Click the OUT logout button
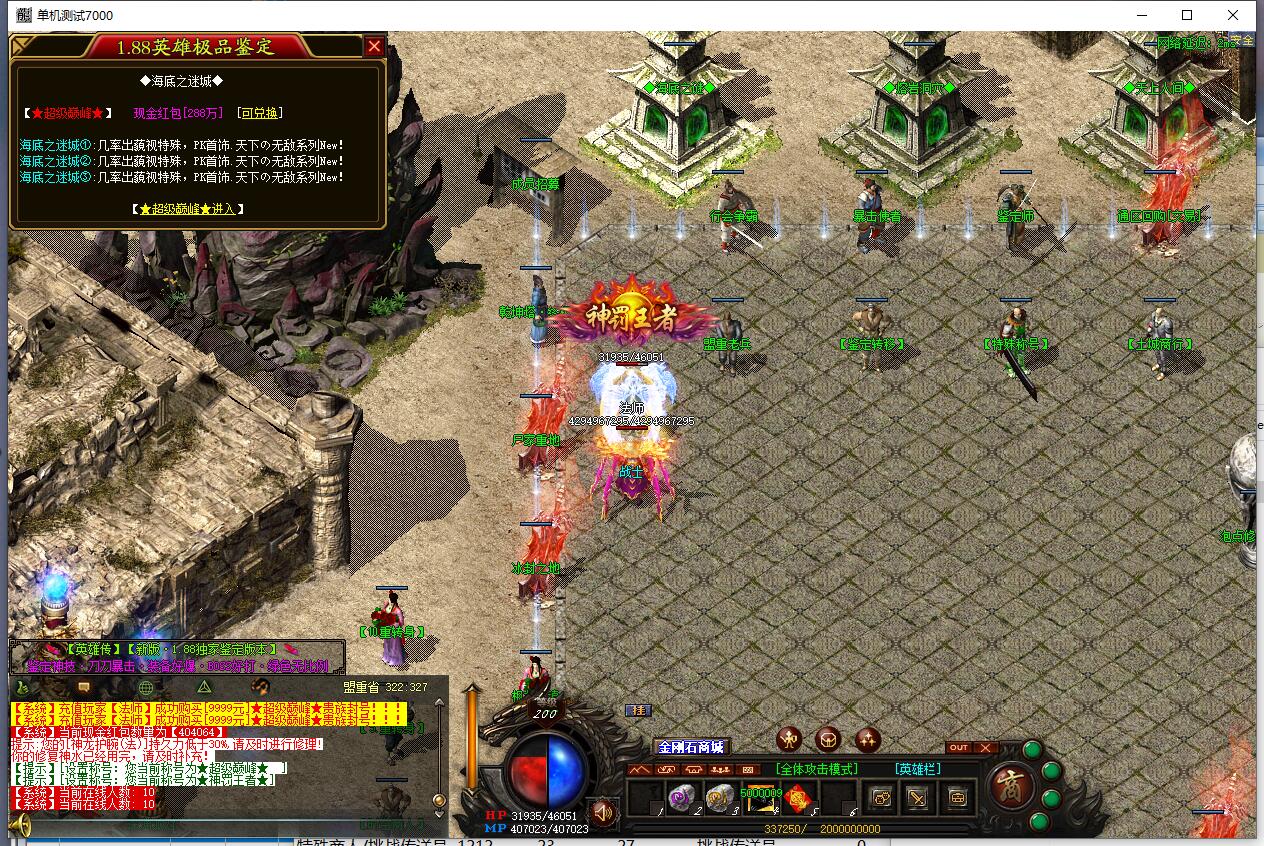The width and height of the screenshot is (1264, 846). click(x=959, y=748)
